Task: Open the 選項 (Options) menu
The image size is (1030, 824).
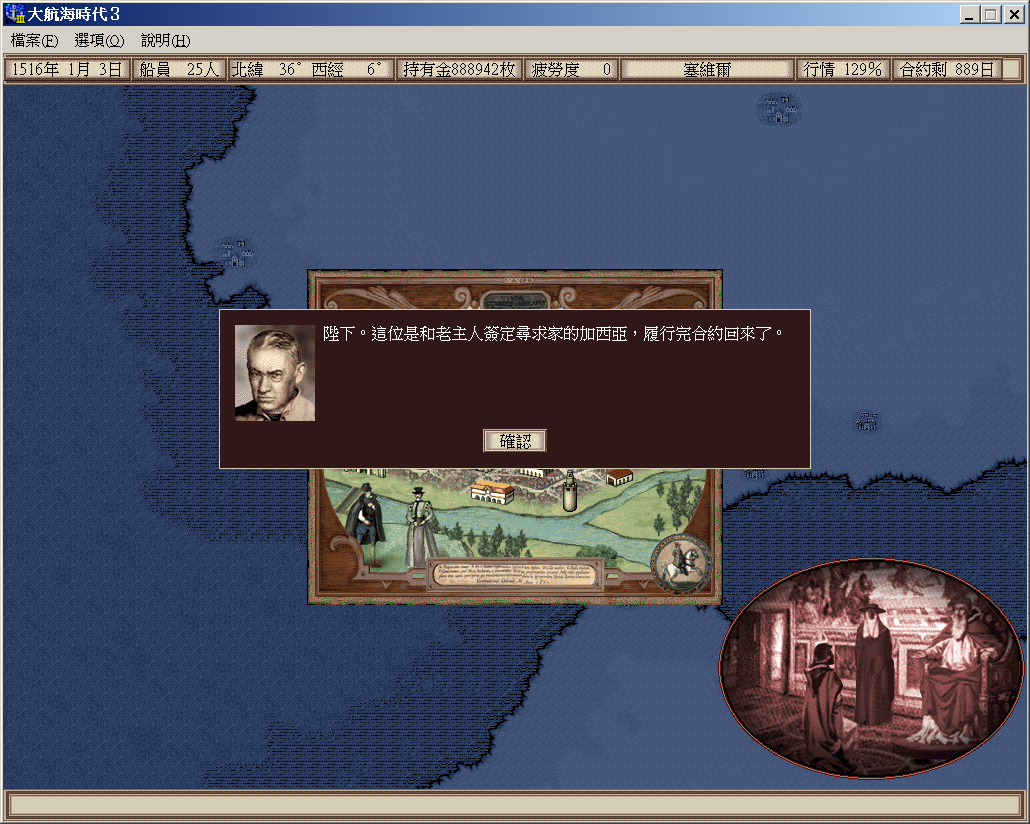Action: 99,41
